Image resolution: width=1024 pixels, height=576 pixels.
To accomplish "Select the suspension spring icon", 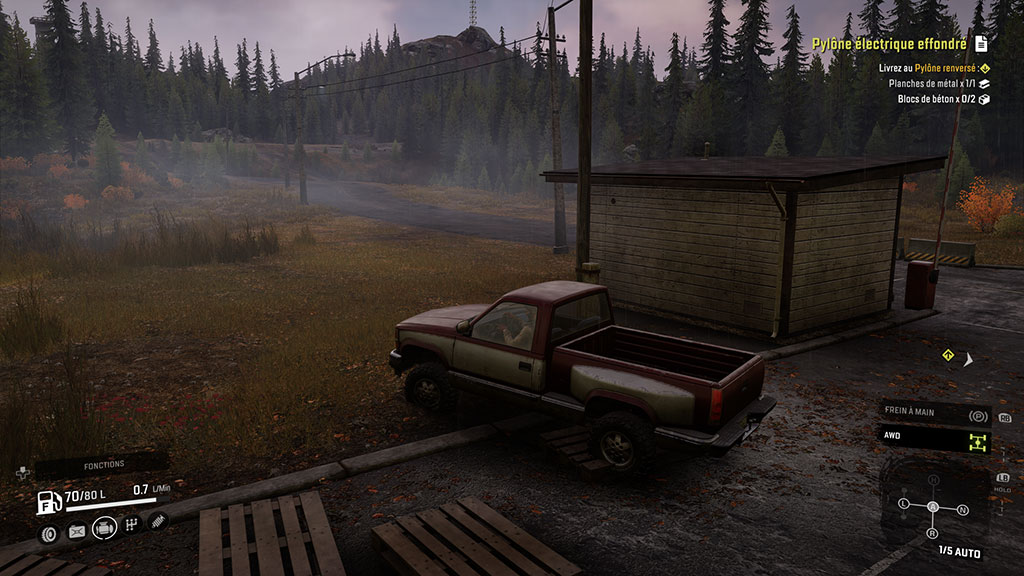I will [157, 521].
